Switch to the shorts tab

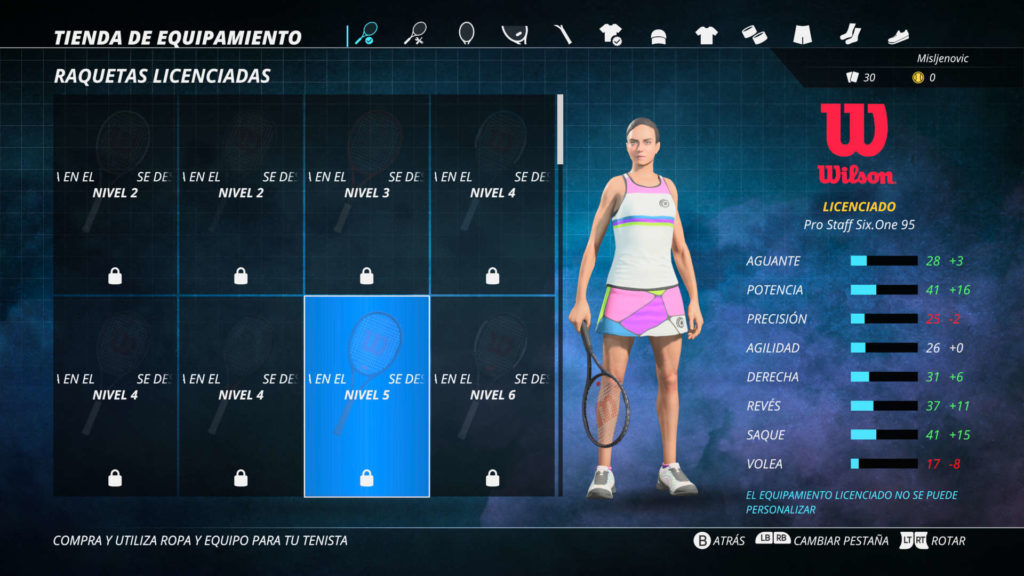pyautogui.click(x=802, y=35)
